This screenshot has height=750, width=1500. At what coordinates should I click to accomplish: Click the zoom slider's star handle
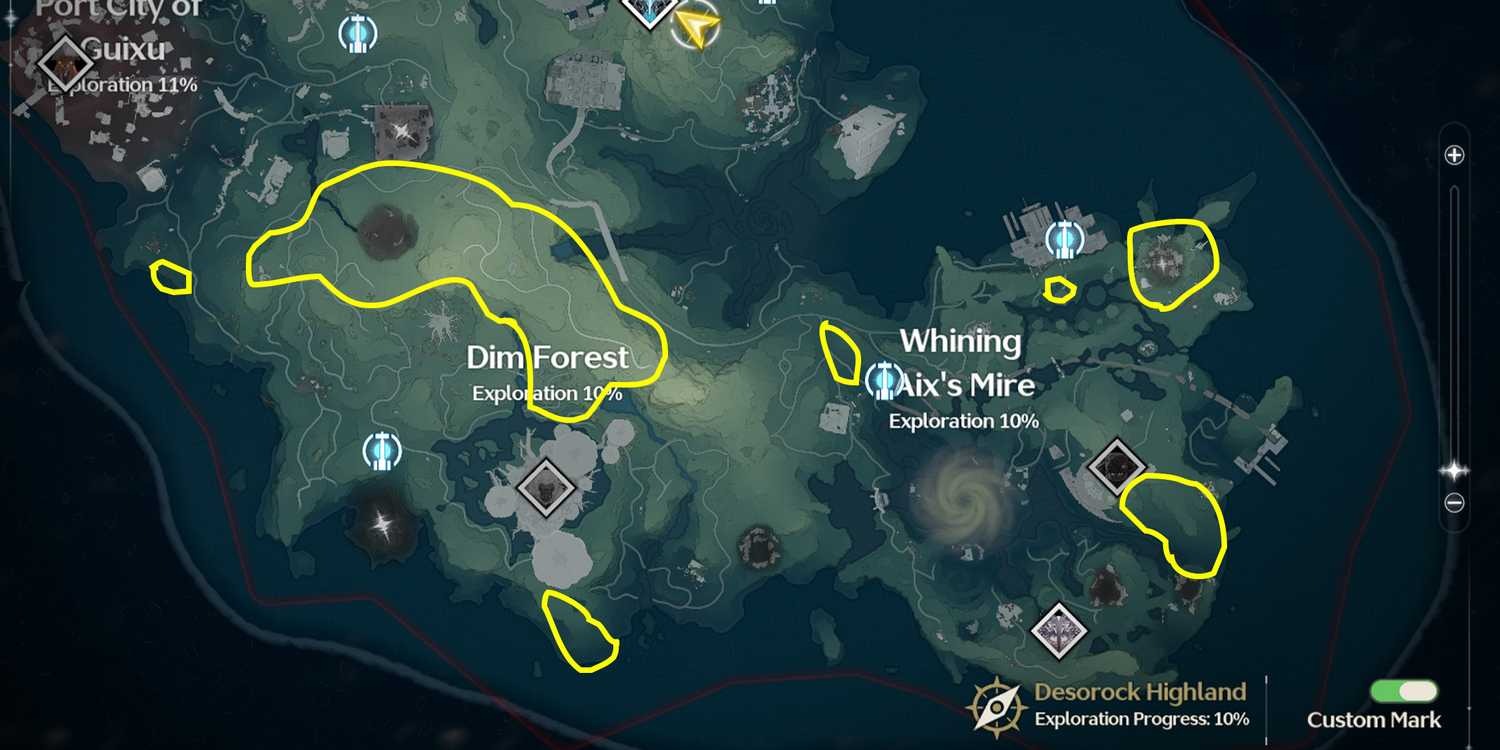click(1455, 470)
